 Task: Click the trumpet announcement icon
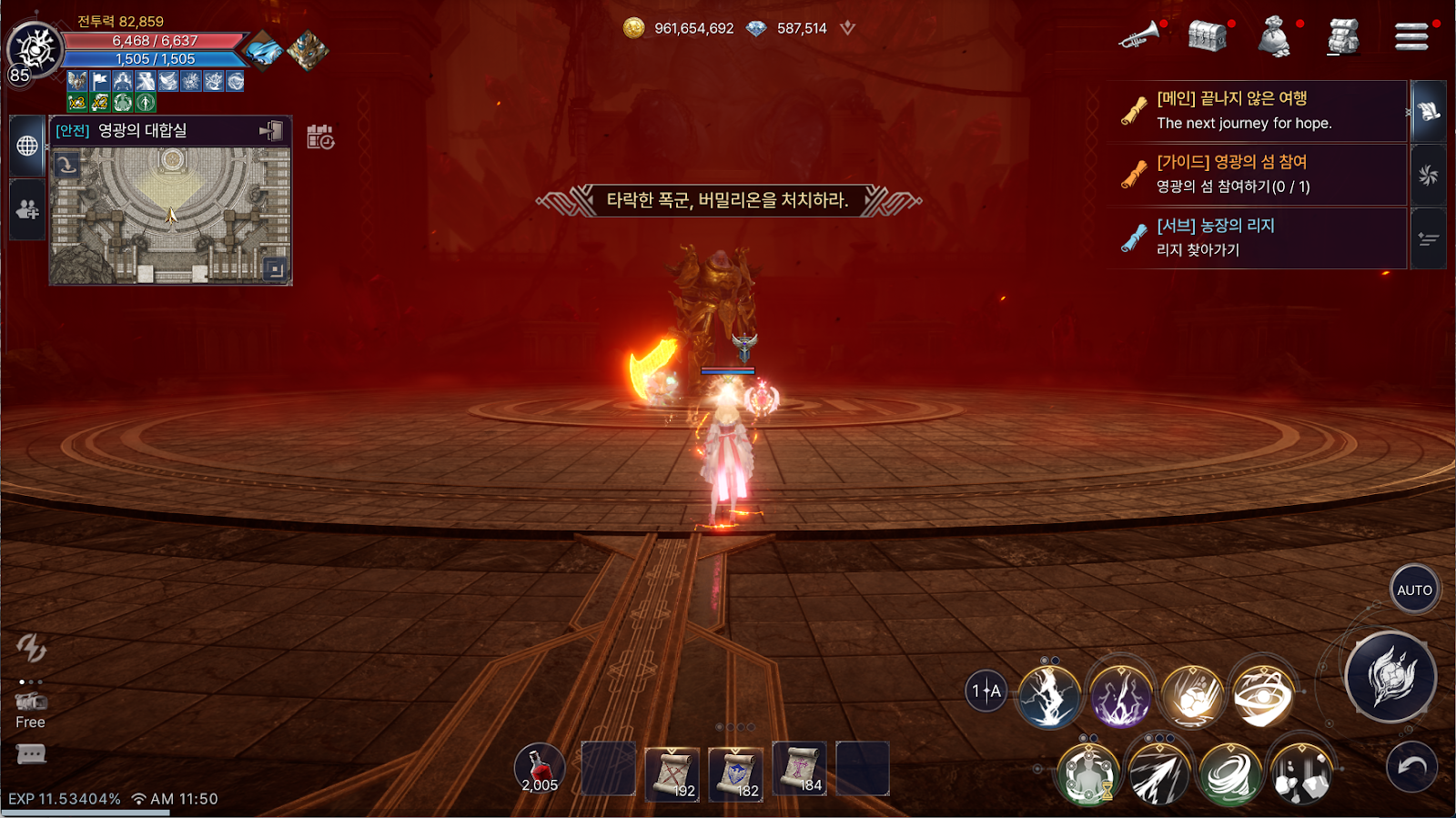coord(1138,36)
